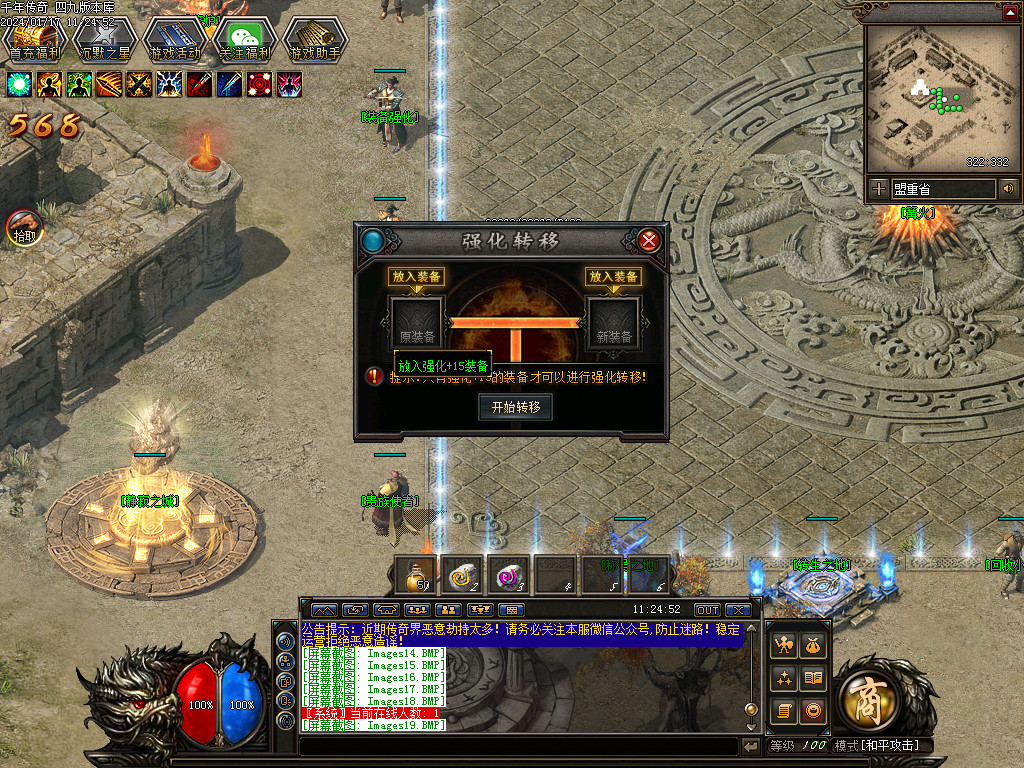Viewport: 1024px width, 768px height.
Task: Click the 开始转移 button
Action: coord(515,407)
